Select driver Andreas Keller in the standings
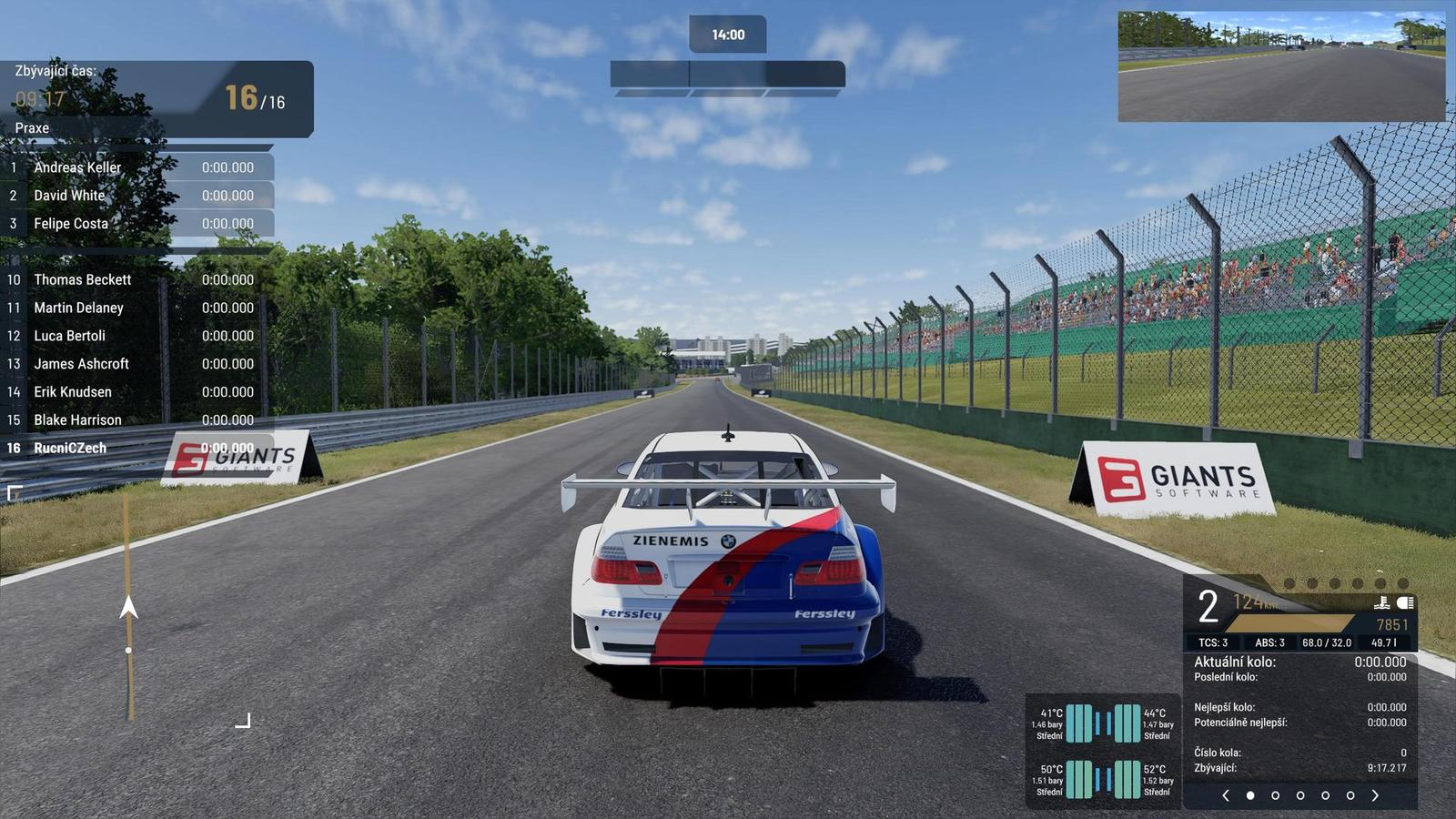 tap(77, 167)
